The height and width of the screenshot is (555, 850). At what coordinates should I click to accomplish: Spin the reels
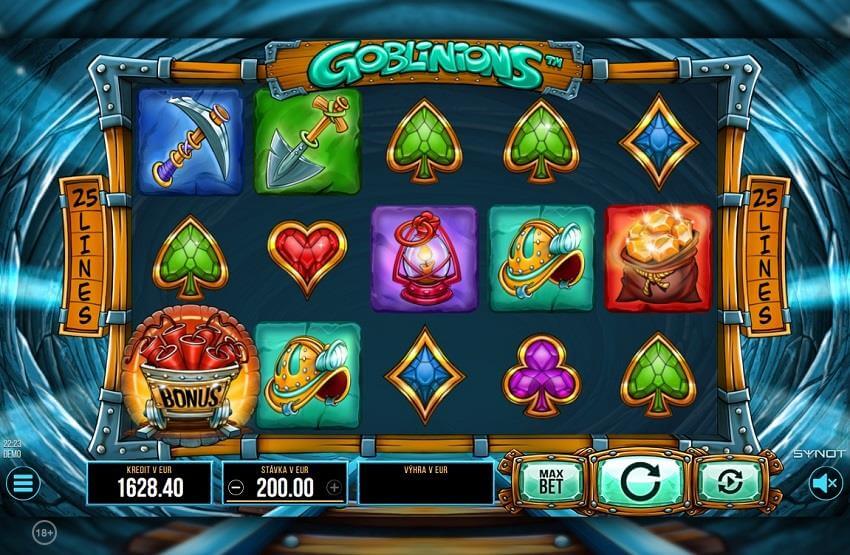[638, 481]
